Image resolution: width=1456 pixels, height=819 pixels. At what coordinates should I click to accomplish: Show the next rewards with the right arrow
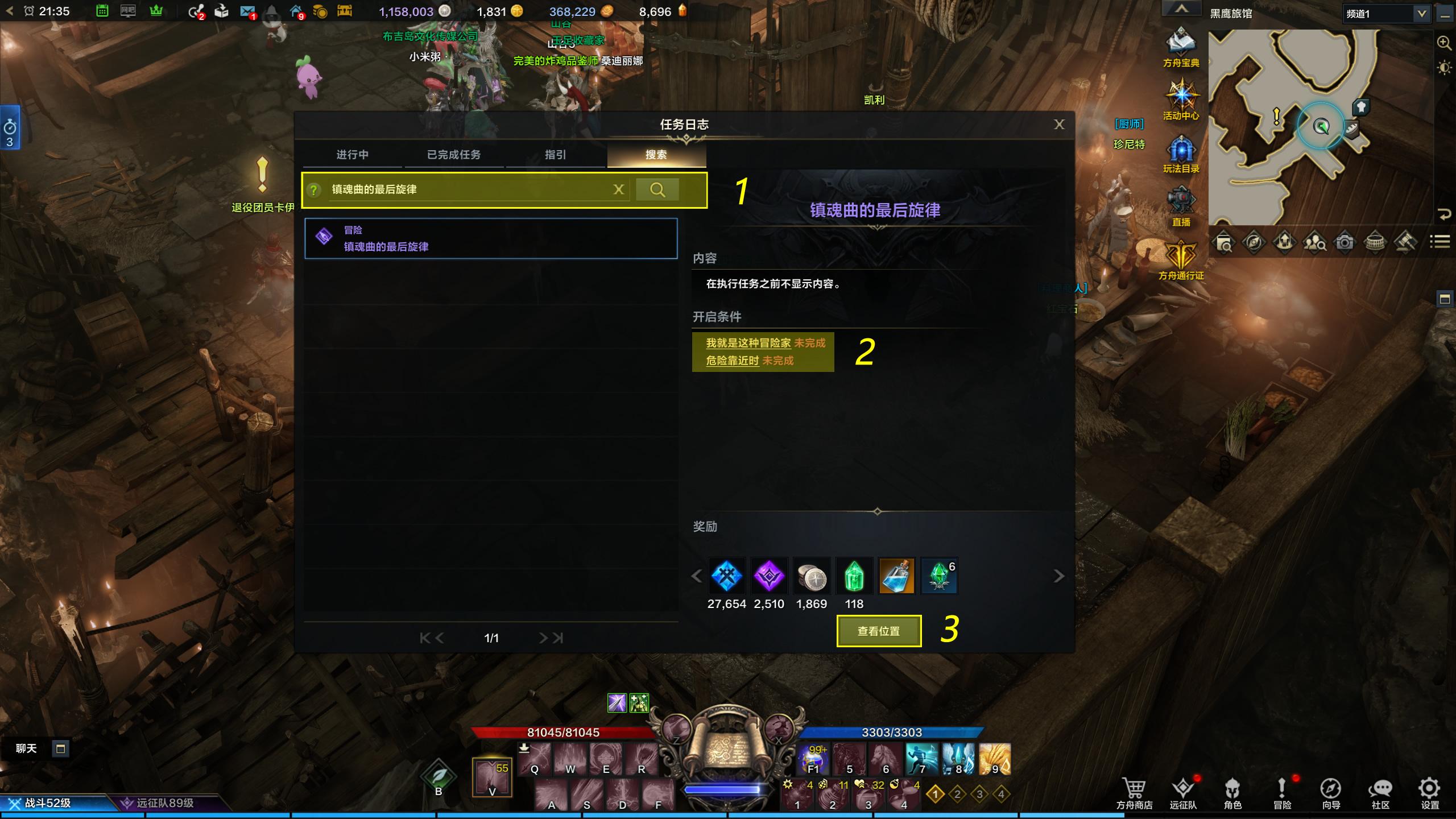1058,576
